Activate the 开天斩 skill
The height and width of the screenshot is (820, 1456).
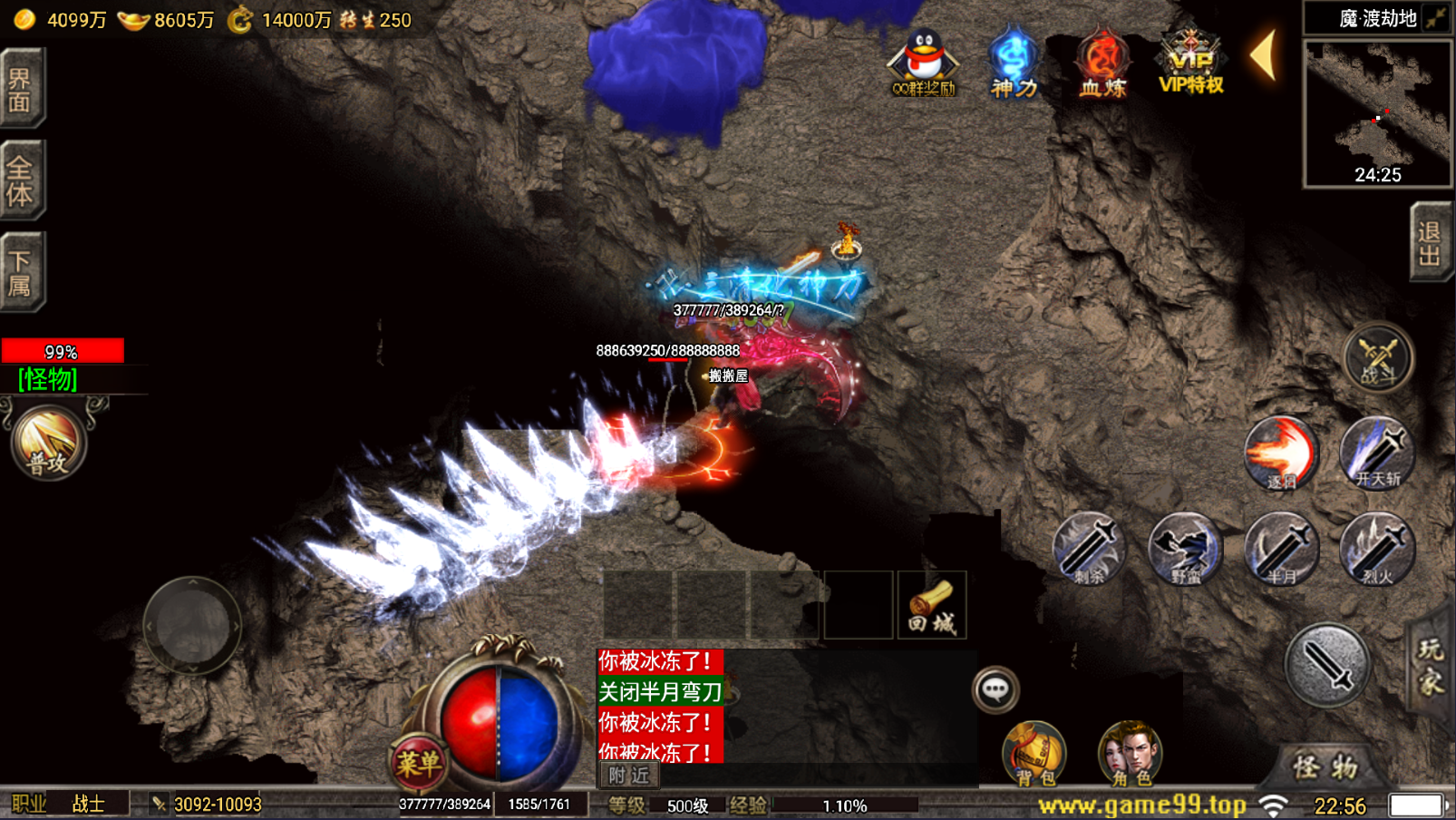coord(1377,453)
